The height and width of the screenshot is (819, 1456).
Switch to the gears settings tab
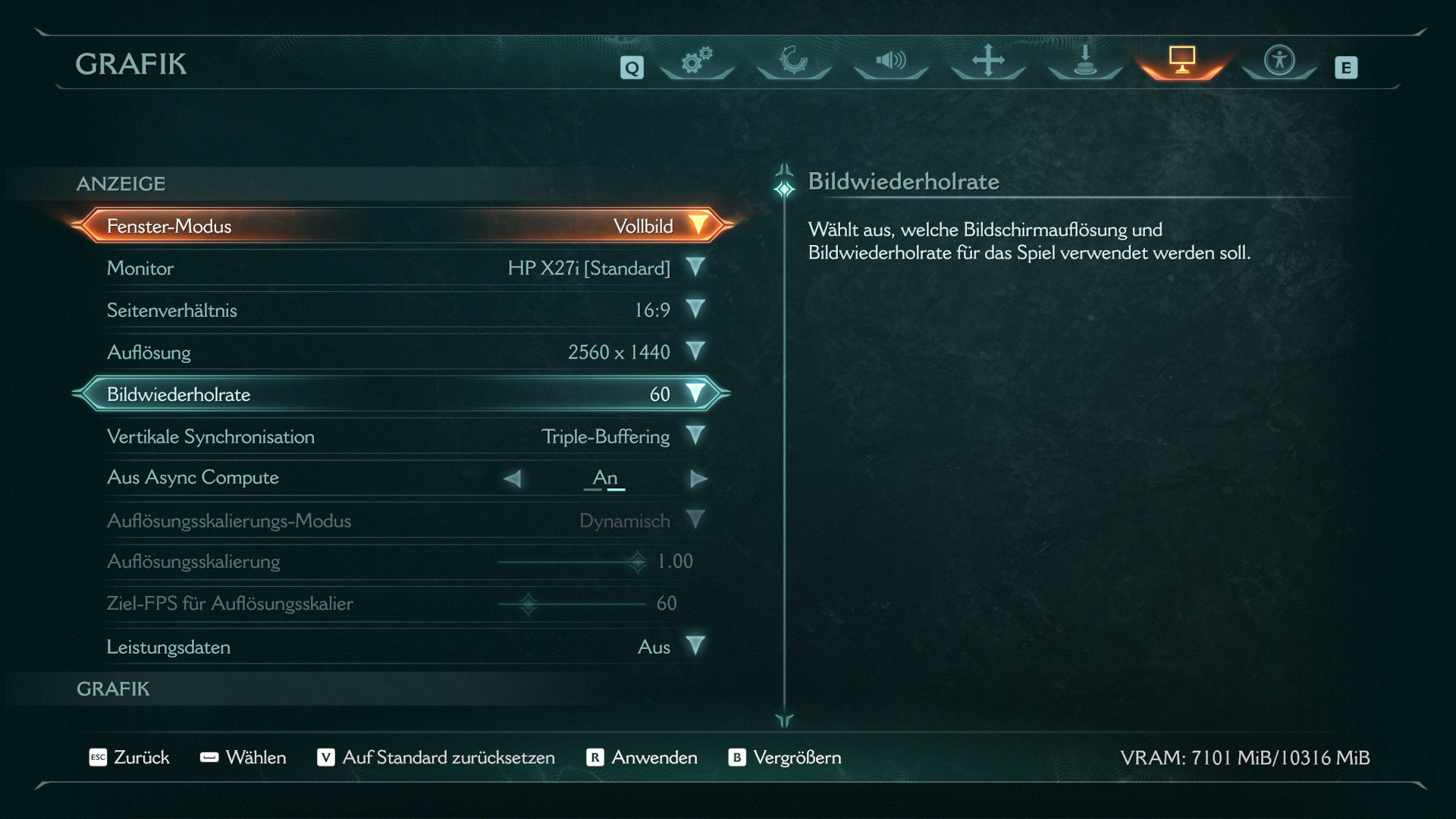[x=697, y=61]
